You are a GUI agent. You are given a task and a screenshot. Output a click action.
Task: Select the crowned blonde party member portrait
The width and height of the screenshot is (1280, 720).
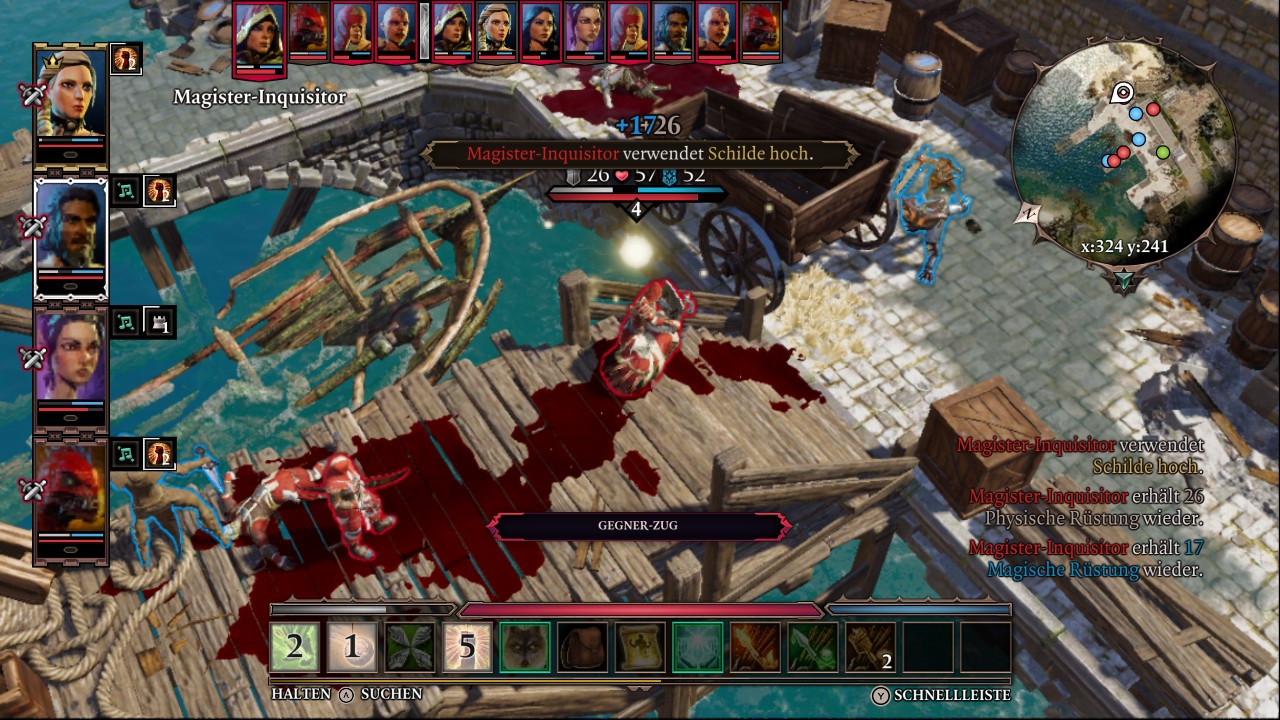71,94
